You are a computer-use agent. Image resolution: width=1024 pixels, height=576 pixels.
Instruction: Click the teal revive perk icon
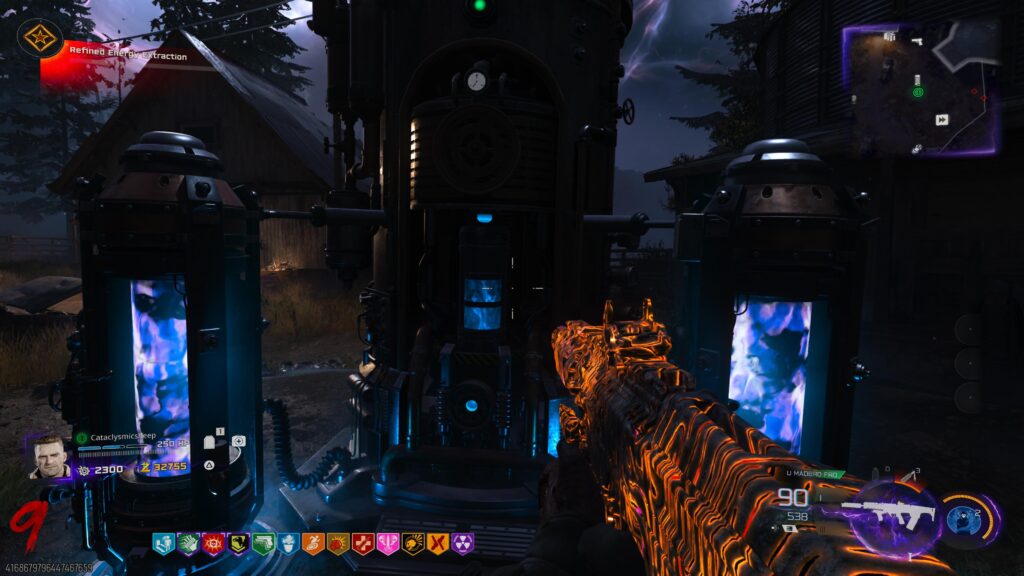point(163,544)
